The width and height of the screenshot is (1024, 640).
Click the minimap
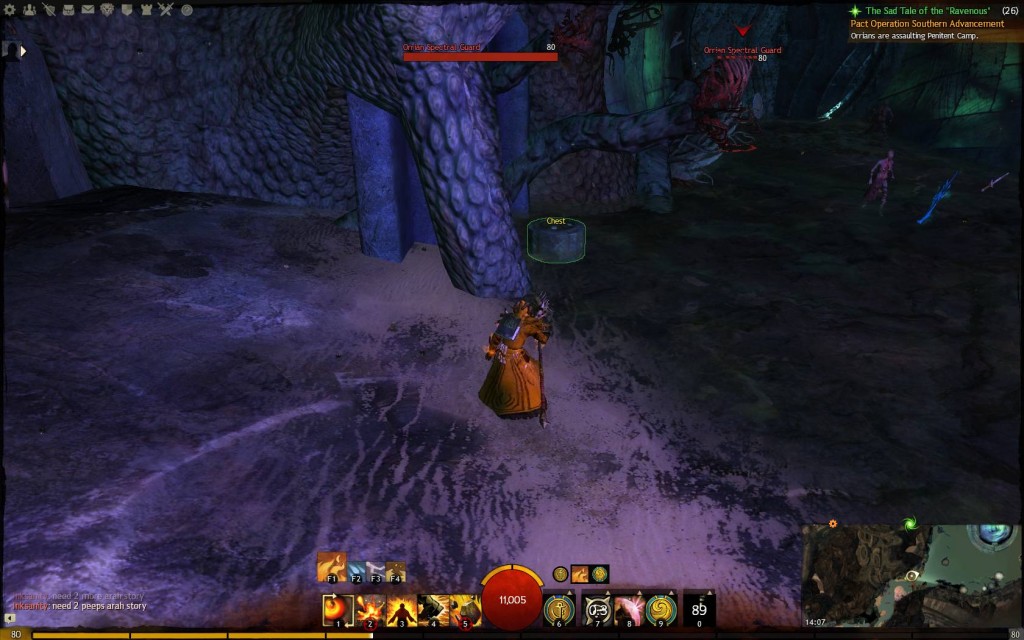tap(910, 575)
